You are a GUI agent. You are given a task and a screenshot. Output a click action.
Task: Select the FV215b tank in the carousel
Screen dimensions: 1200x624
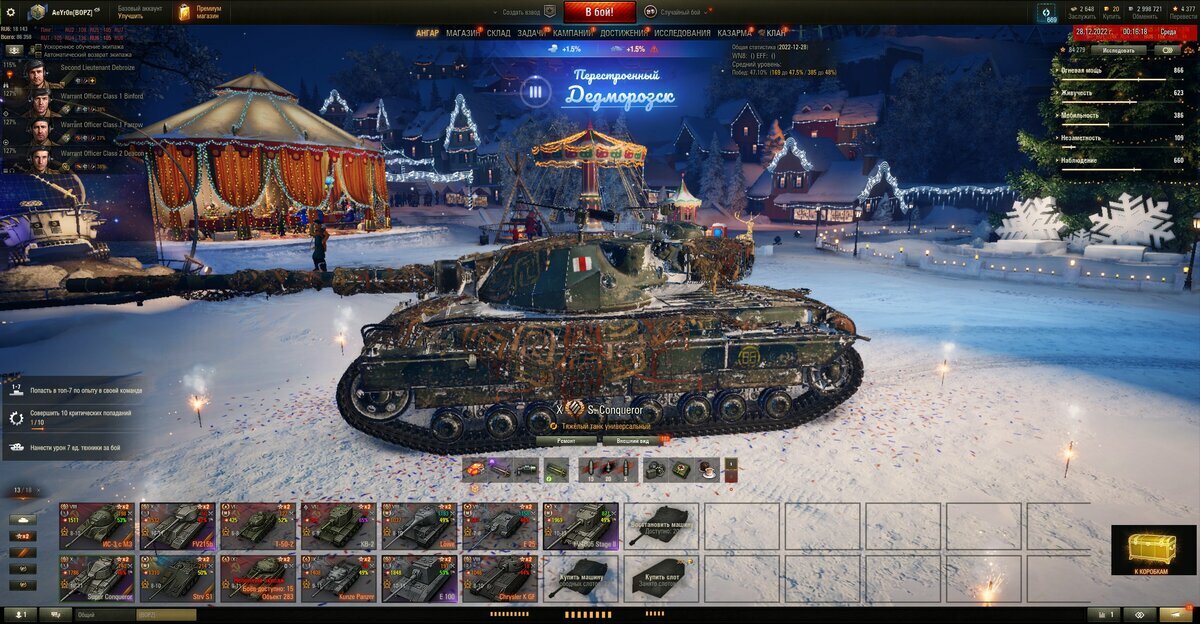point(177,526)
